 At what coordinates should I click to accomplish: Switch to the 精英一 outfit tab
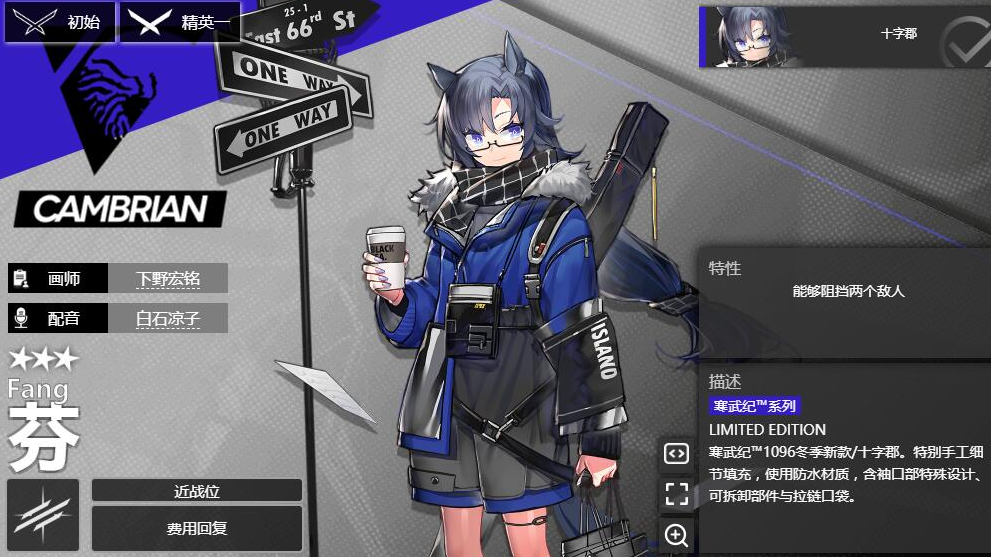pyautogui.click(x=179, y=22)
